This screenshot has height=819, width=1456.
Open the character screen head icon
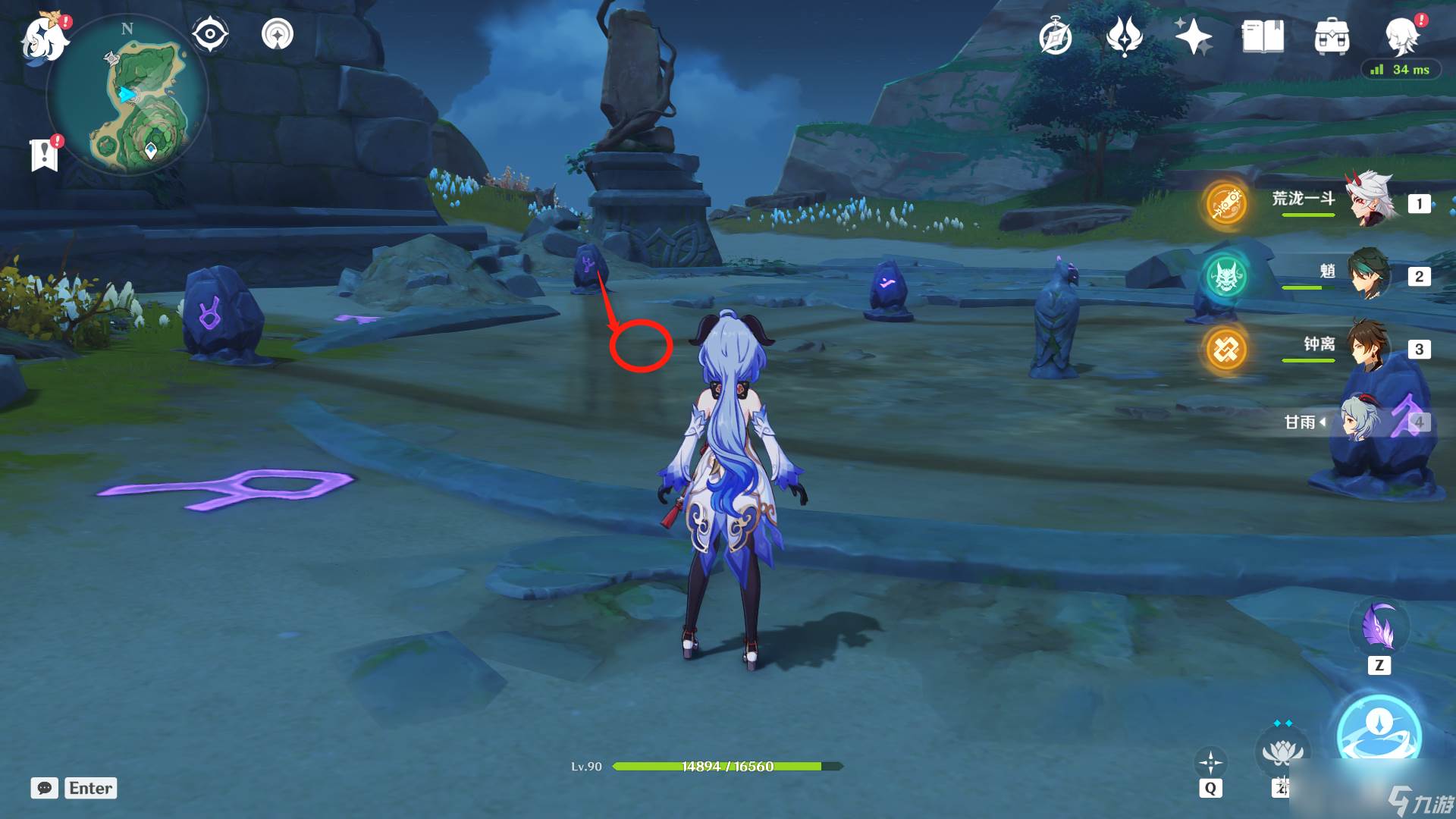1401,35
